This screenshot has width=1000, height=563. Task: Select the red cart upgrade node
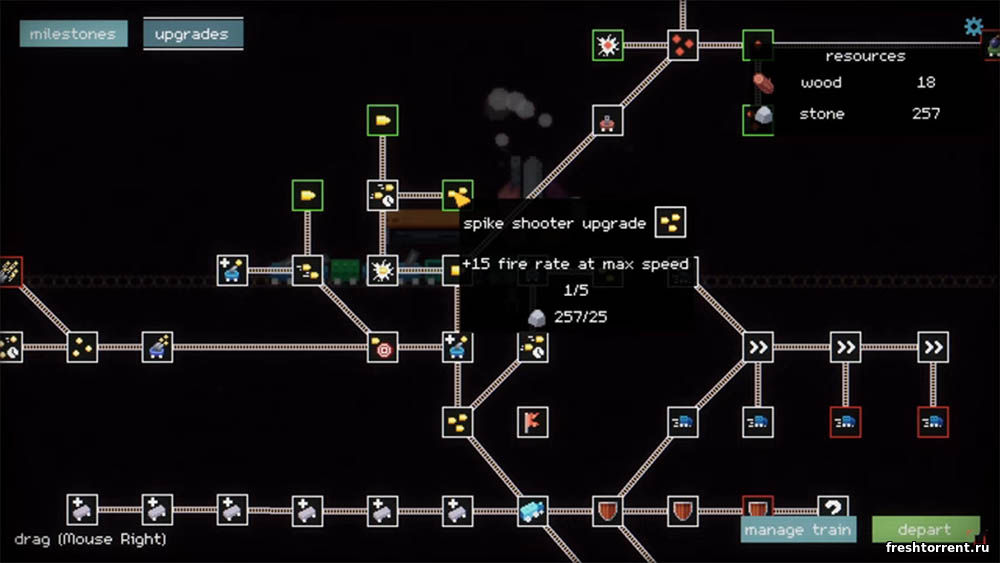tap(607, 121)
